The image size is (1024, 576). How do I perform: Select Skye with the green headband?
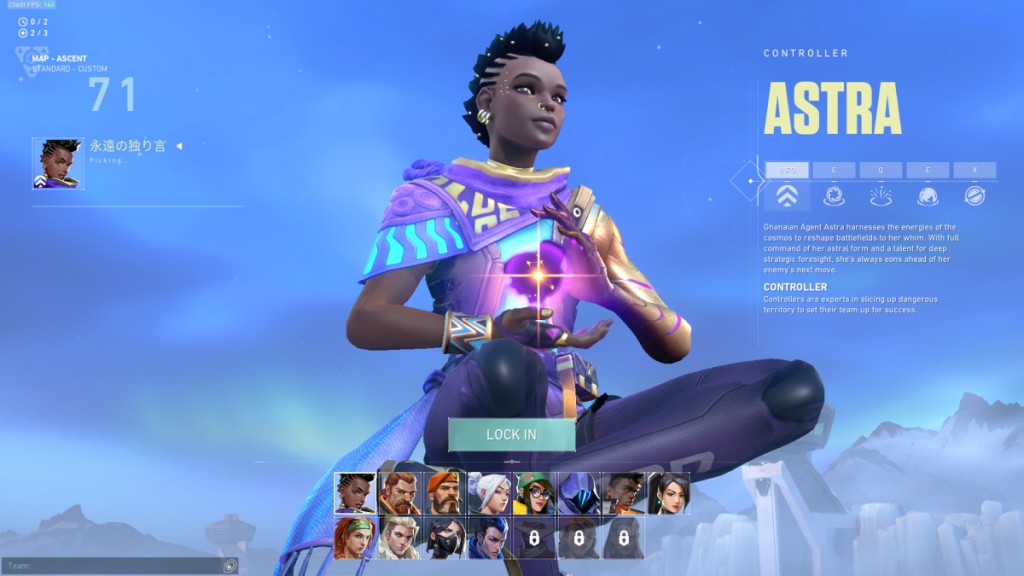355,537
